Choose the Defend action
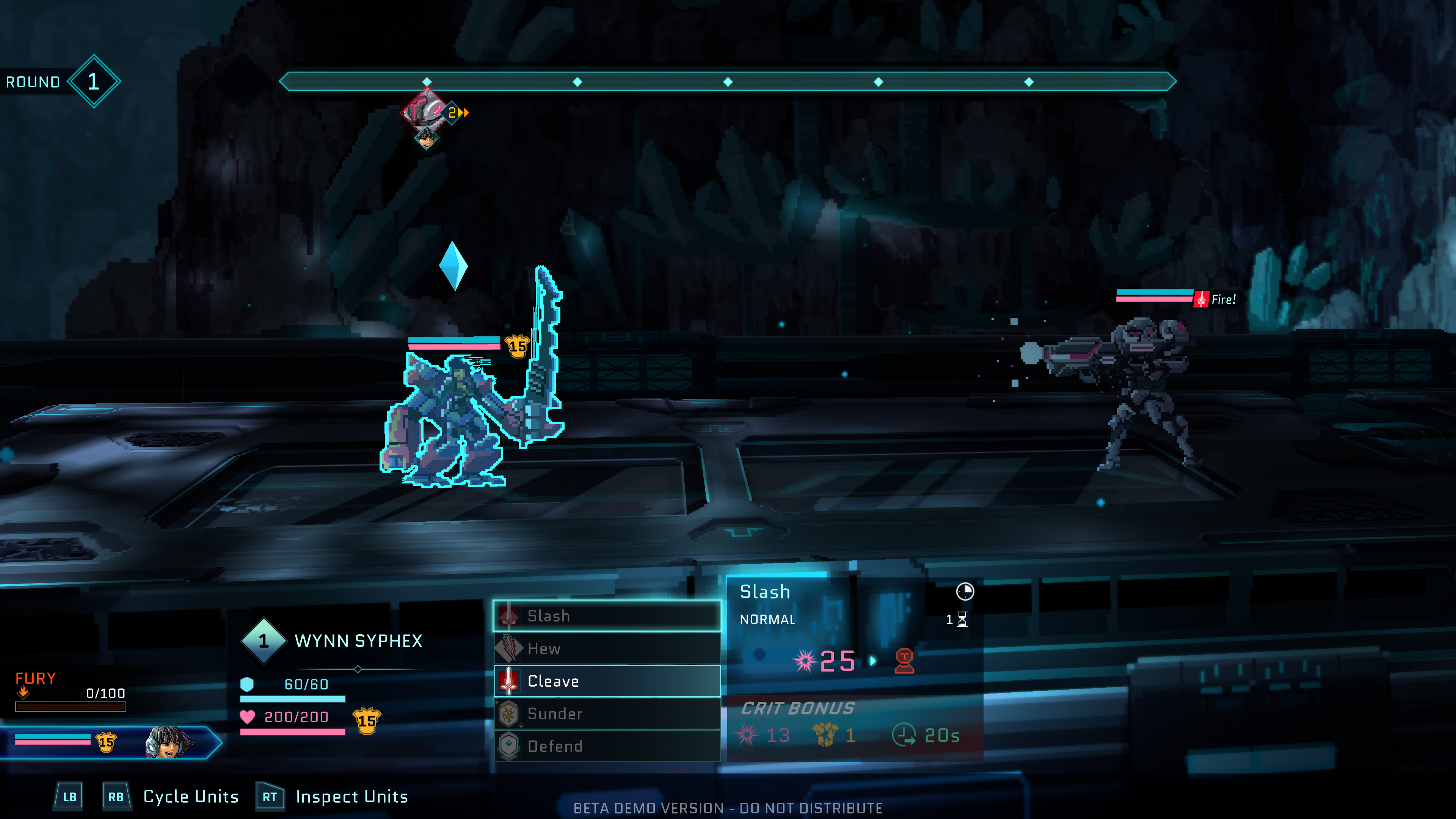Viewport: 1456px width, 819px height. click(x=607, y=746)
